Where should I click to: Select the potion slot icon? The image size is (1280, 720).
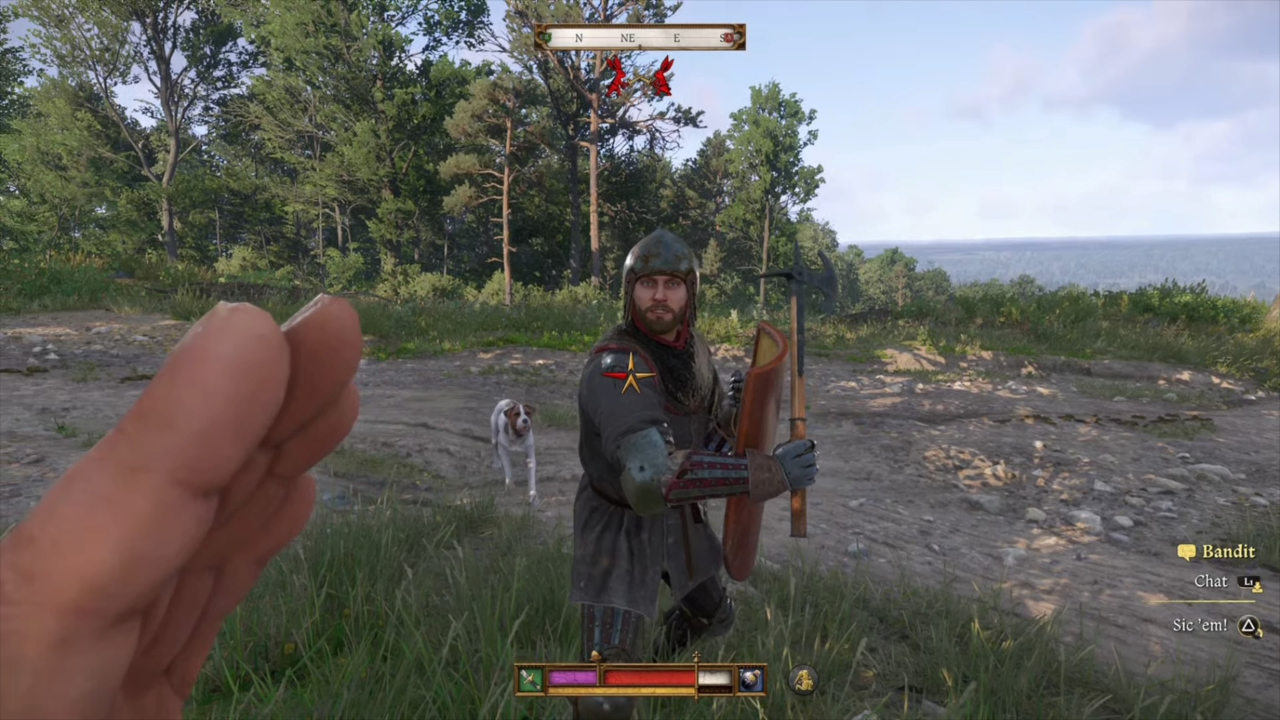pos(751,680)
